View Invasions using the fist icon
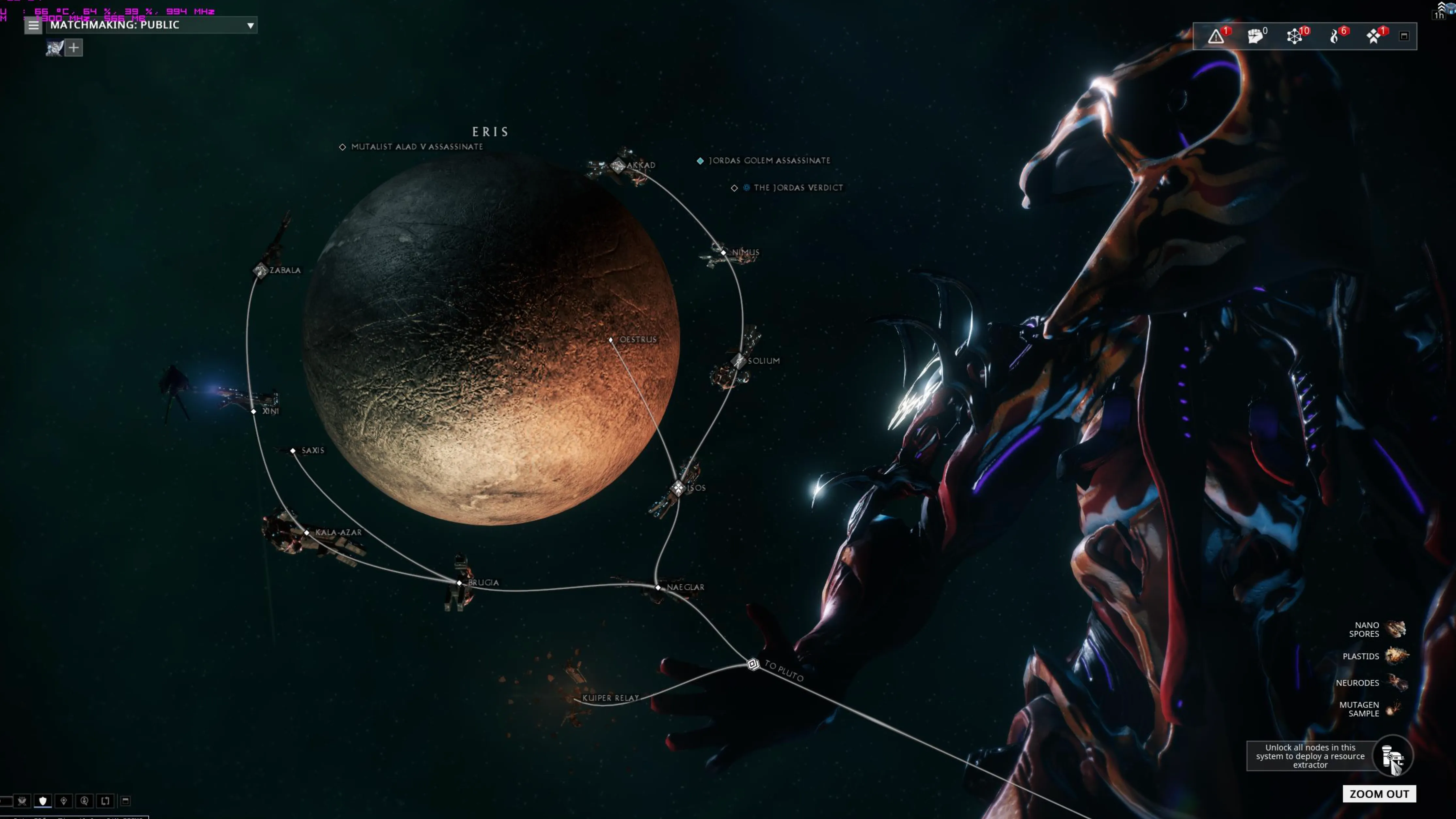This screenshot has width=1456, height=819. pyautogui.click(x=1254, y=36)
